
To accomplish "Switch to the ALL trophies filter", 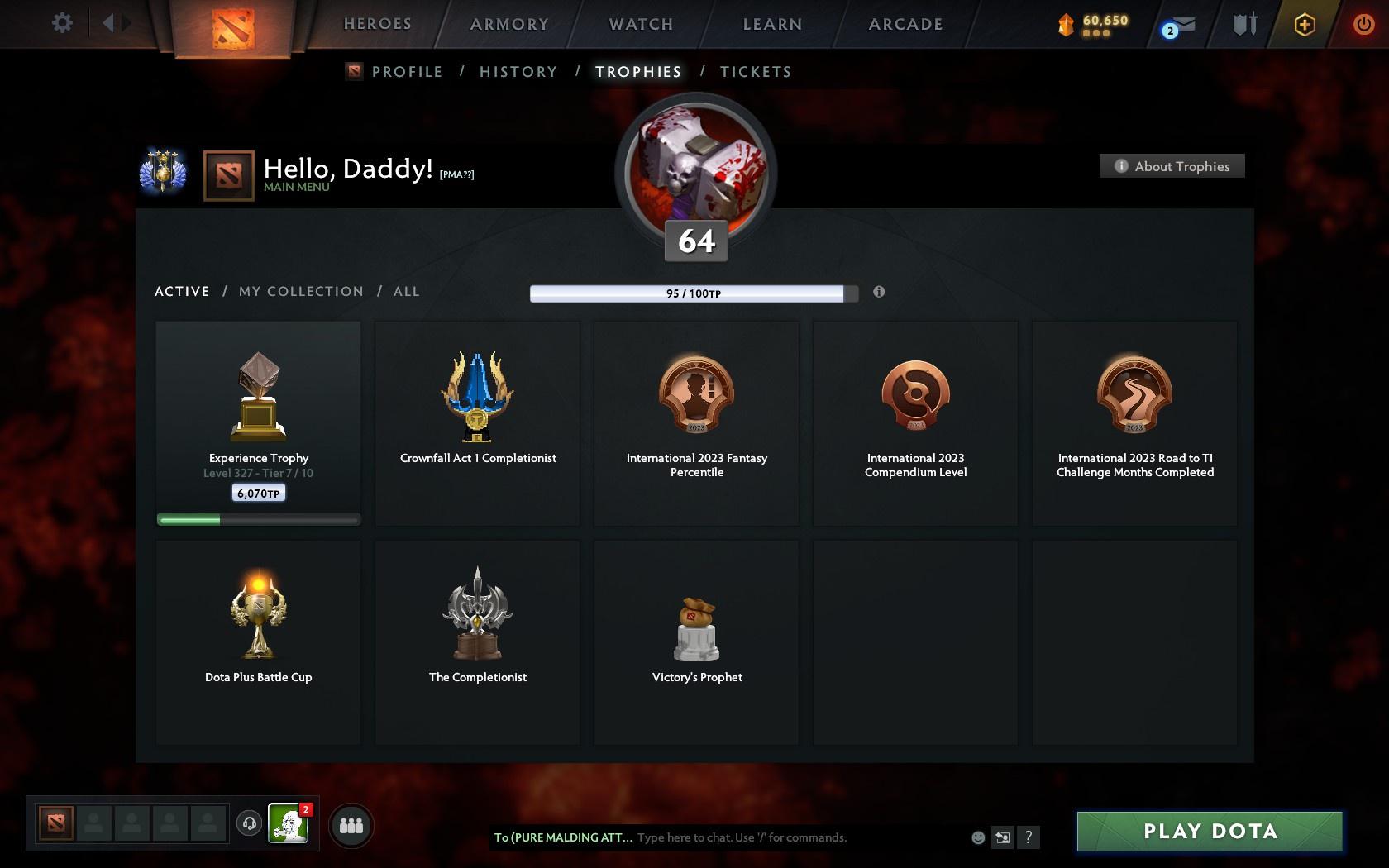I will point(406,291).
